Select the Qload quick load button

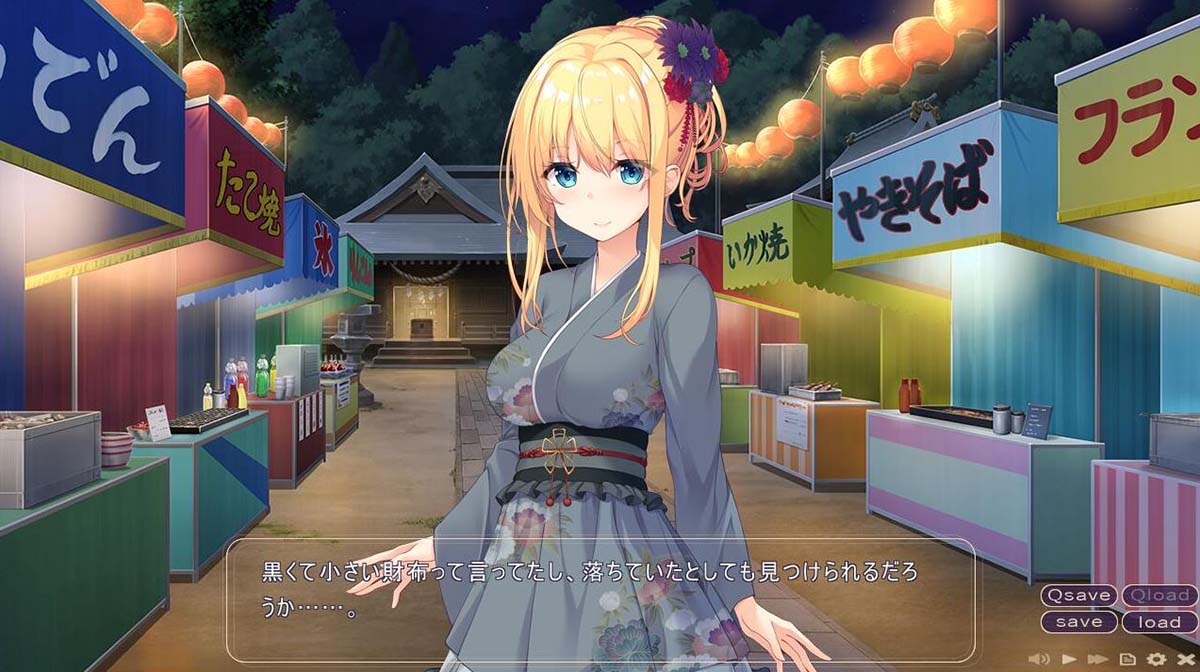(x=1159, y=595)
